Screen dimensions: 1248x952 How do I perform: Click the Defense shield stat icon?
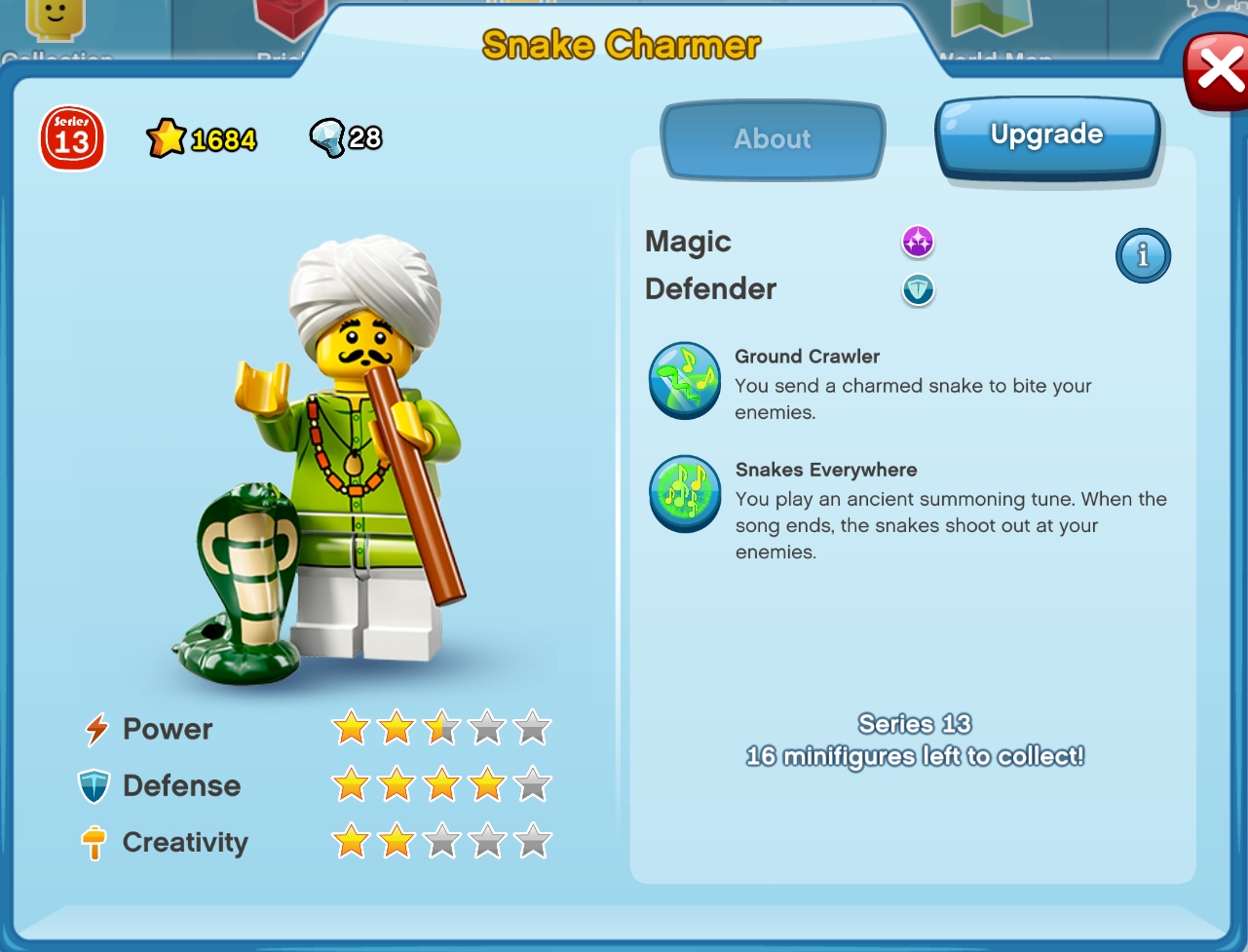coord(95,784)
